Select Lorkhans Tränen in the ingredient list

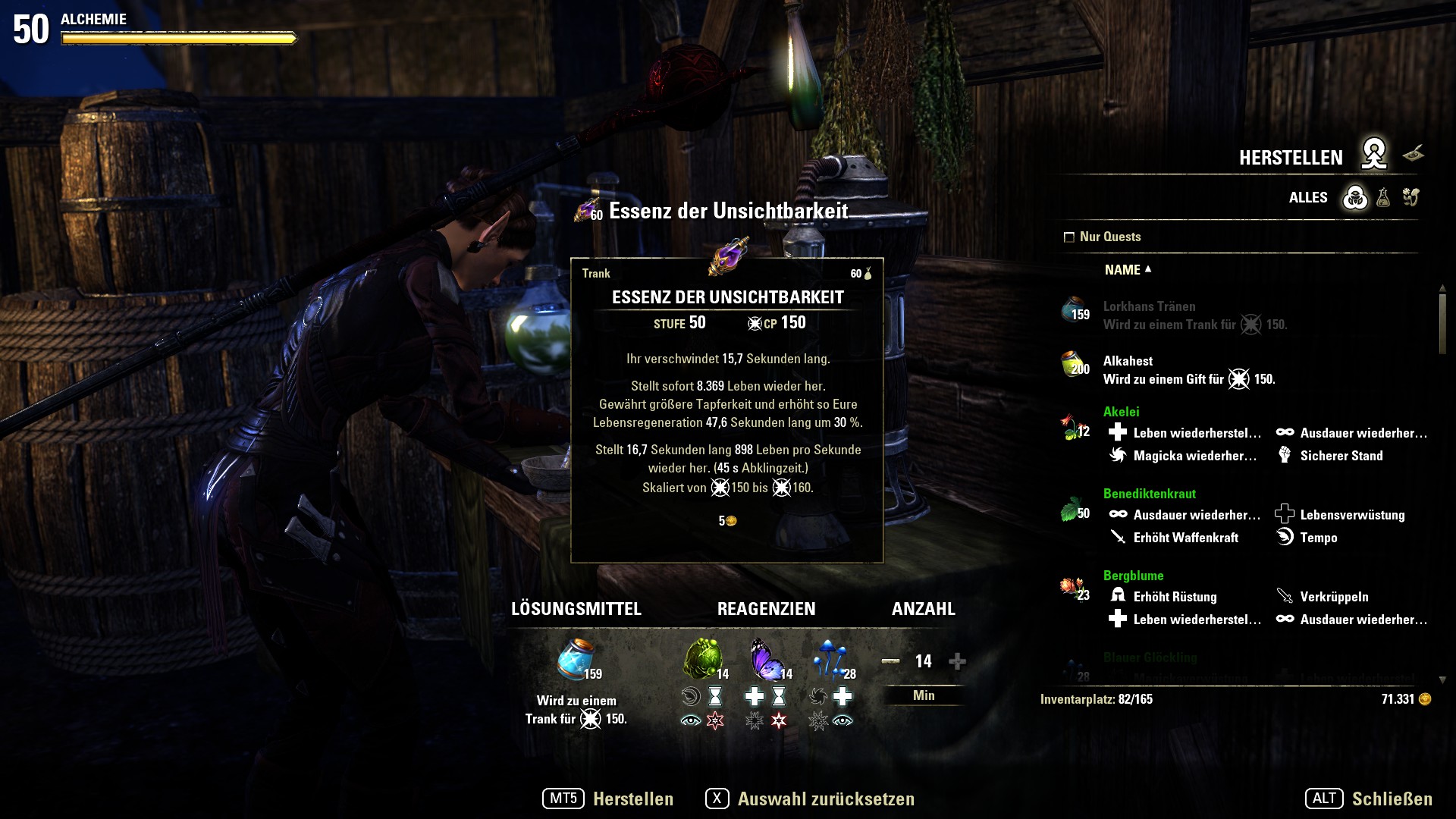[x=1149, y=315]
